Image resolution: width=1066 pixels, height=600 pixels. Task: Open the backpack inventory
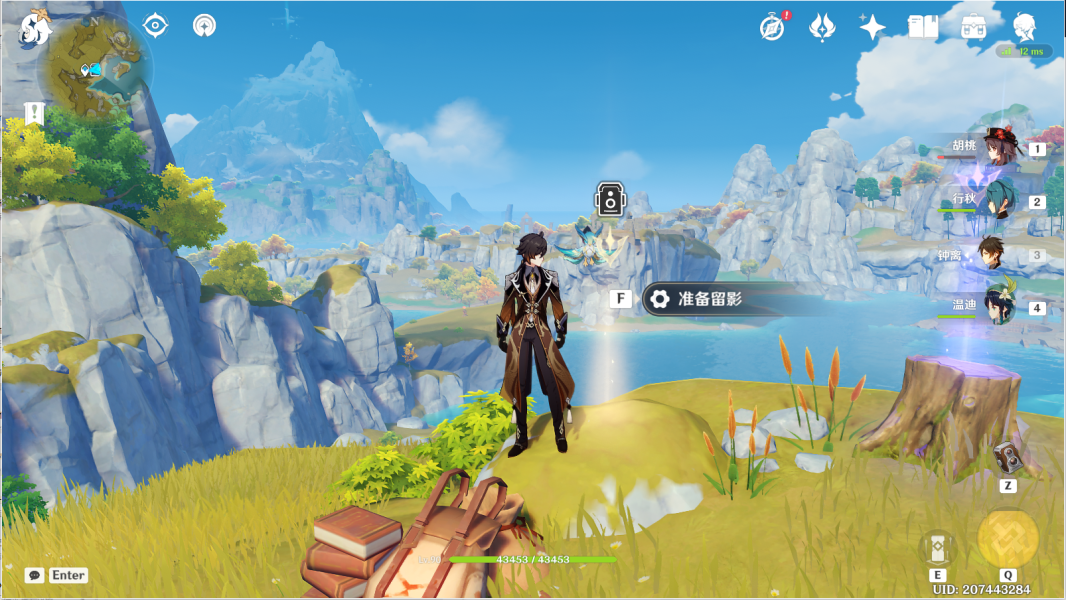tap(974, 27)
